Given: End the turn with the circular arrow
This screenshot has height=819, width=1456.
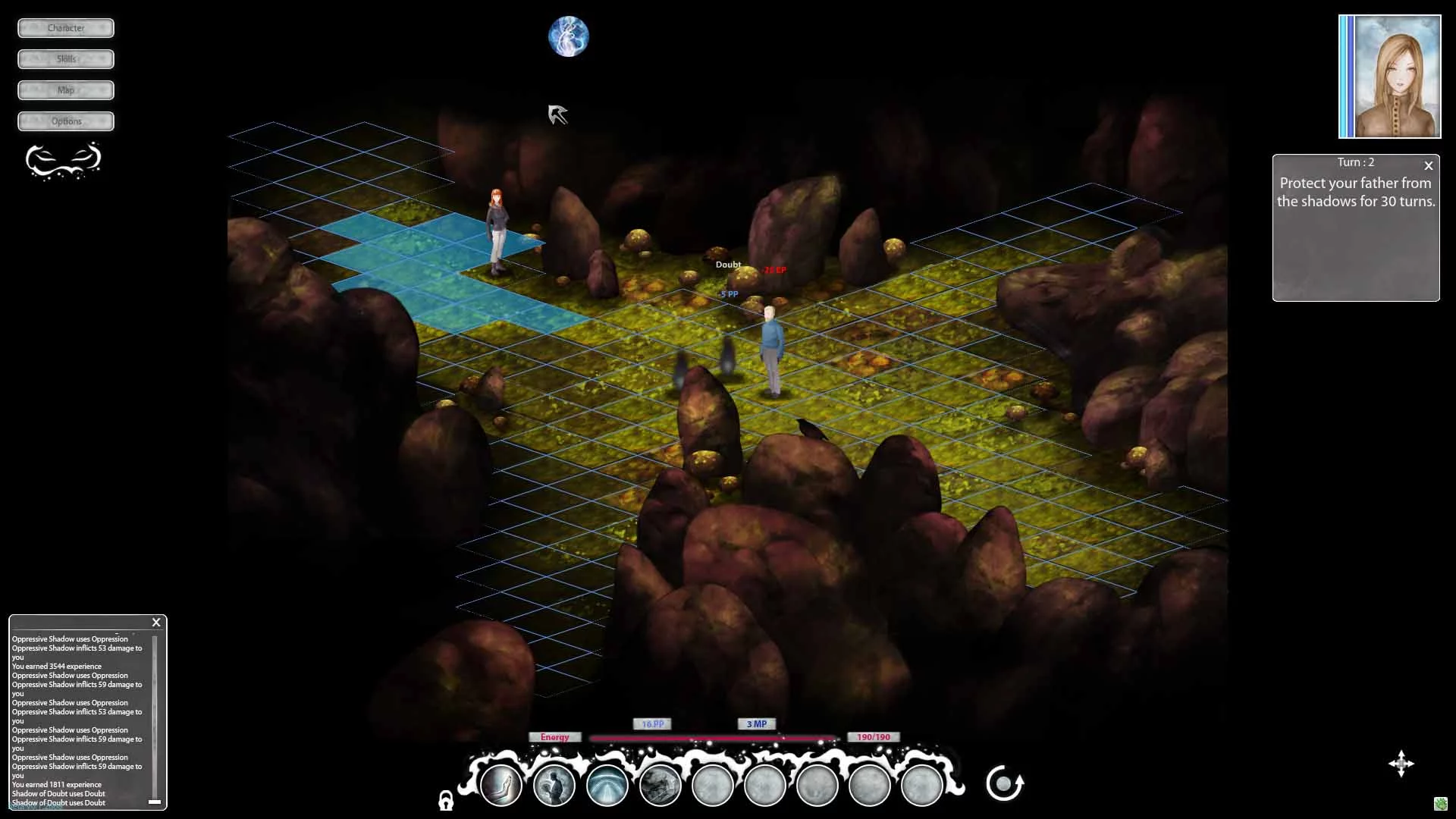Looking at the screenshot, I should (1005, 783).
